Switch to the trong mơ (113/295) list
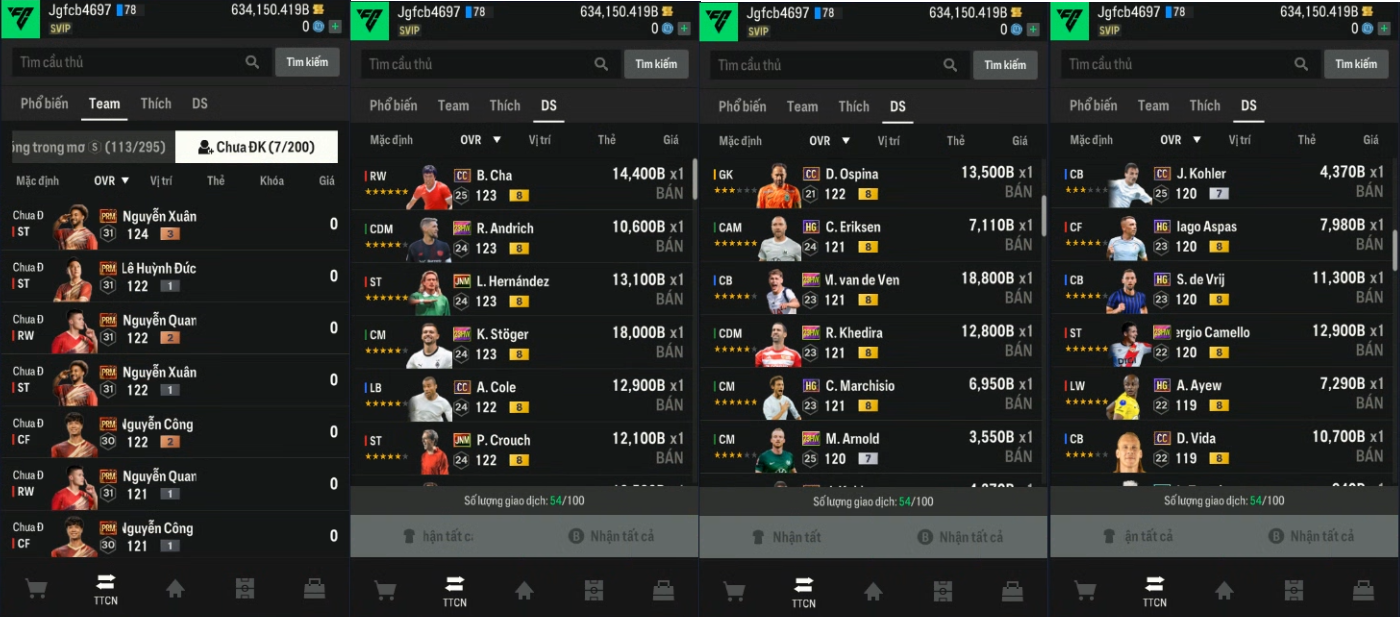The height and width of the screenshot is (617, 1400). (90, 147)
